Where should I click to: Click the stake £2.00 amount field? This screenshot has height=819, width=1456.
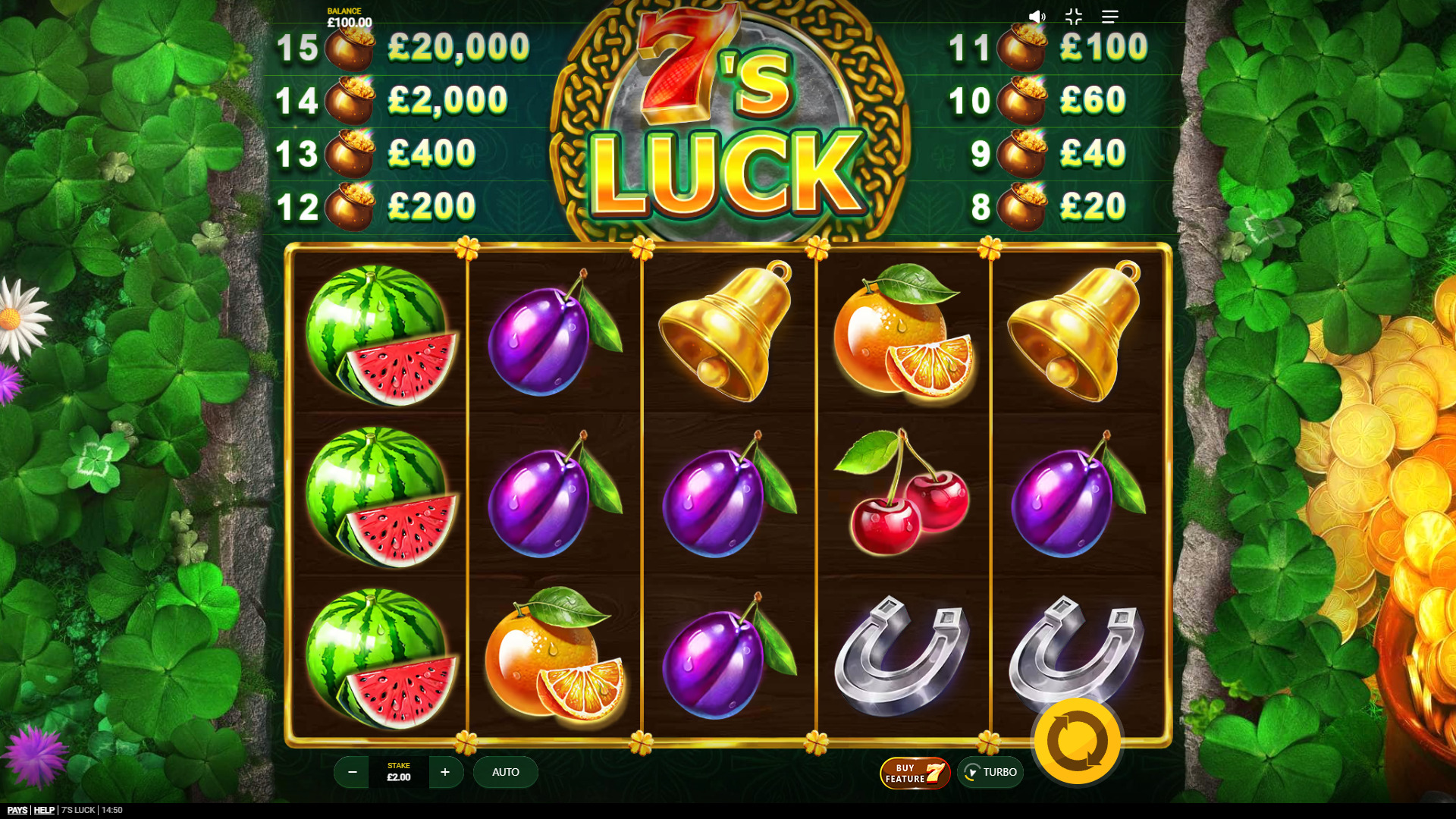[399, 777]
